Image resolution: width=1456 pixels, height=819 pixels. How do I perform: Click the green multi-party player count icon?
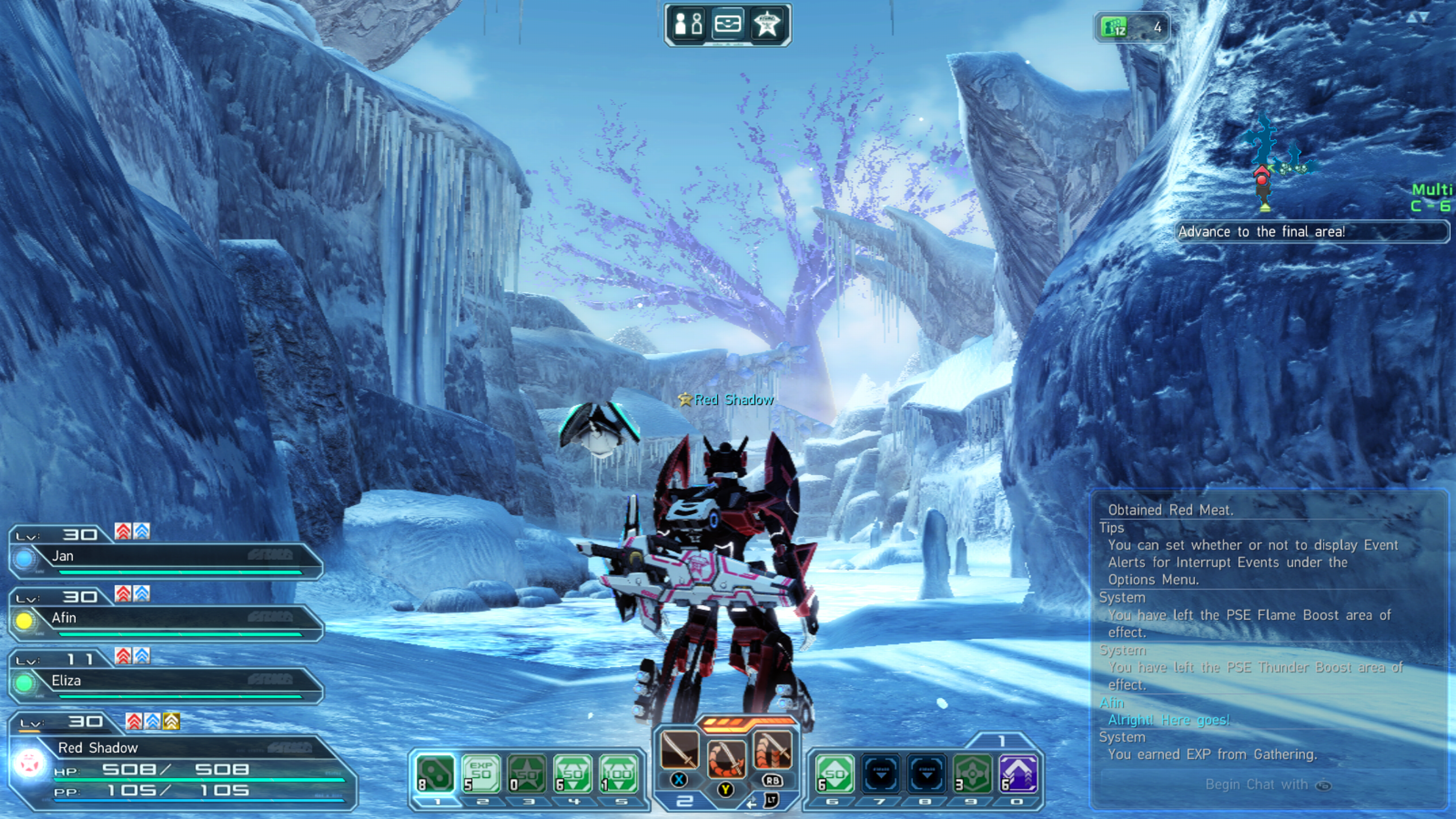(1113, 27)
